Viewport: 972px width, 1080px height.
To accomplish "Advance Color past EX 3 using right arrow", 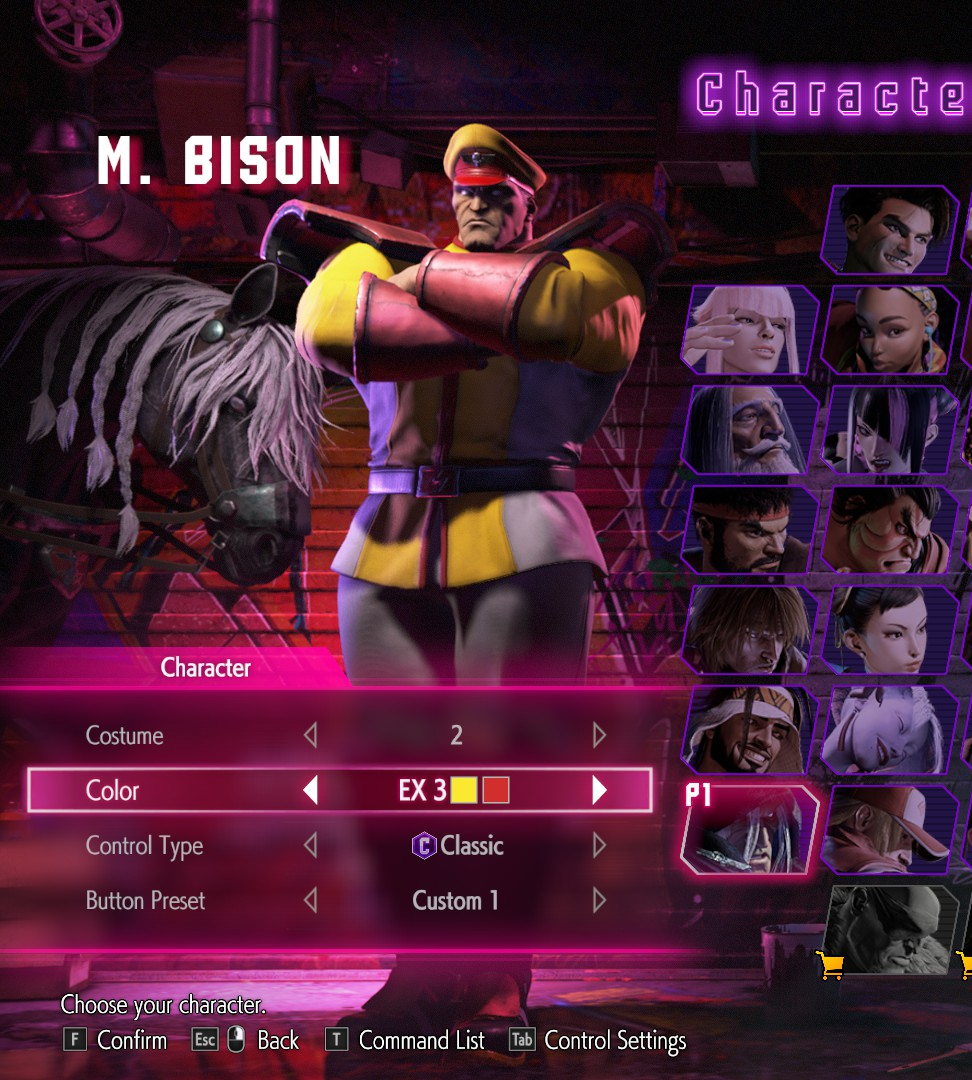I will [599, 791].
